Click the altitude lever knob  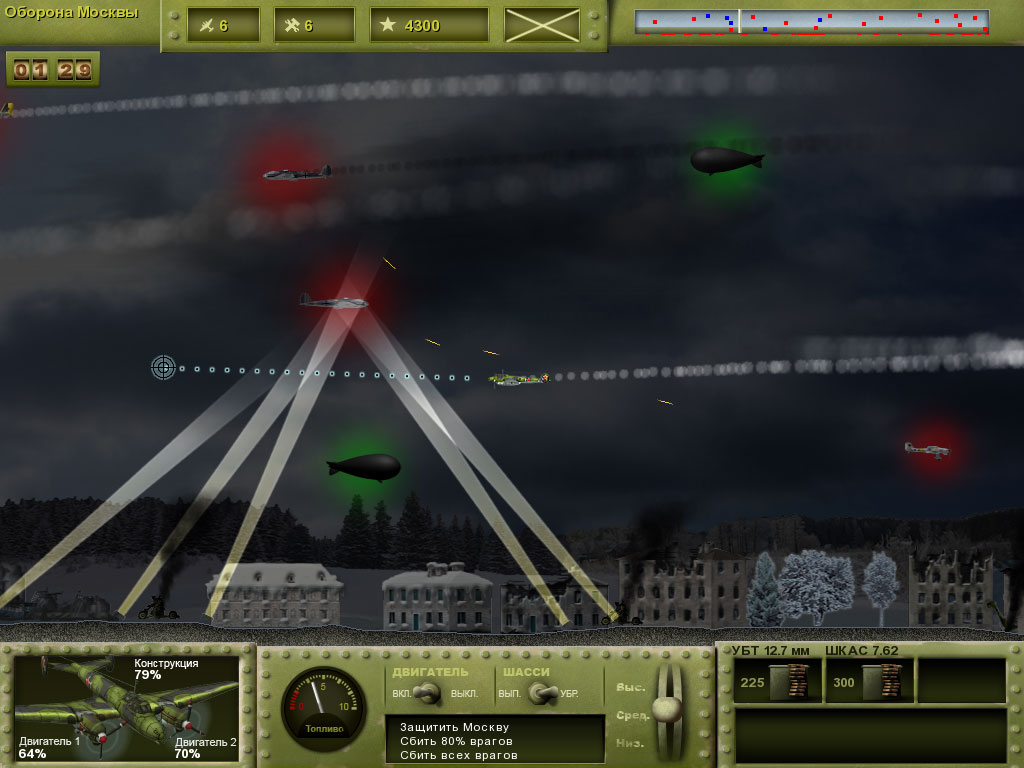[666, 708]
